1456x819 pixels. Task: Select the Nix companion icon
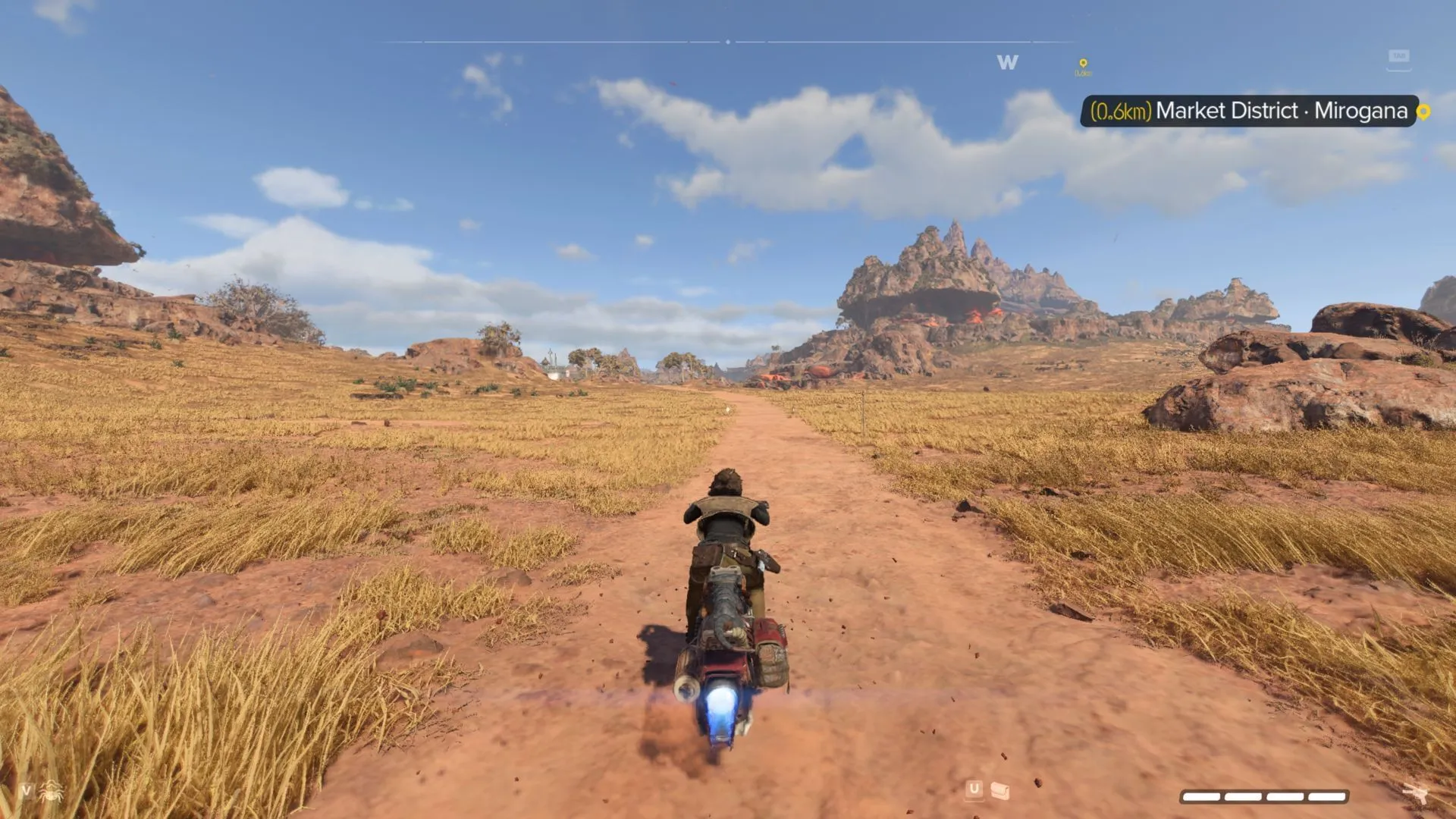[52, 792]
